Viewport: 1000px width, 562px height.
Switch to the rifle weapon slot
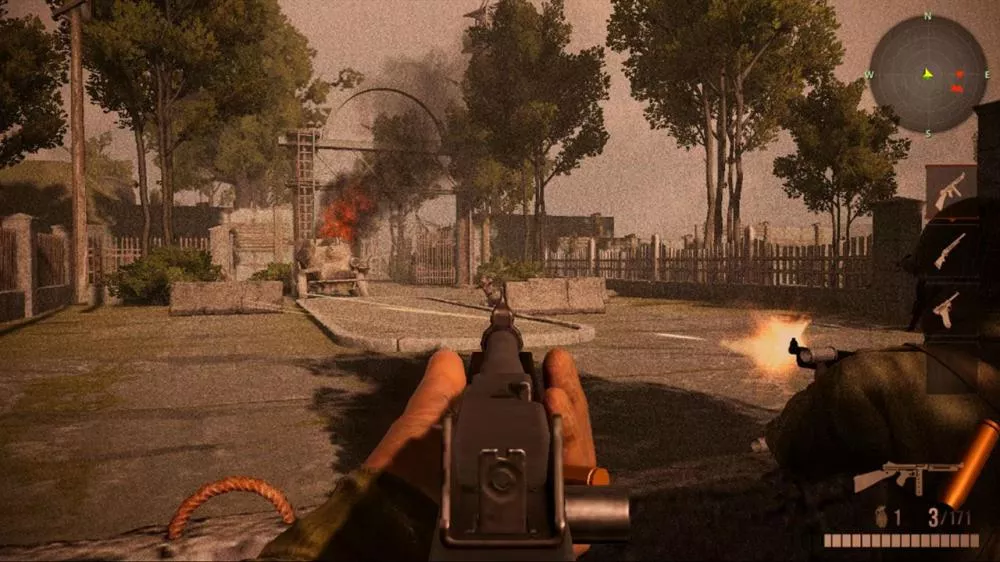[x=949, y=249]
